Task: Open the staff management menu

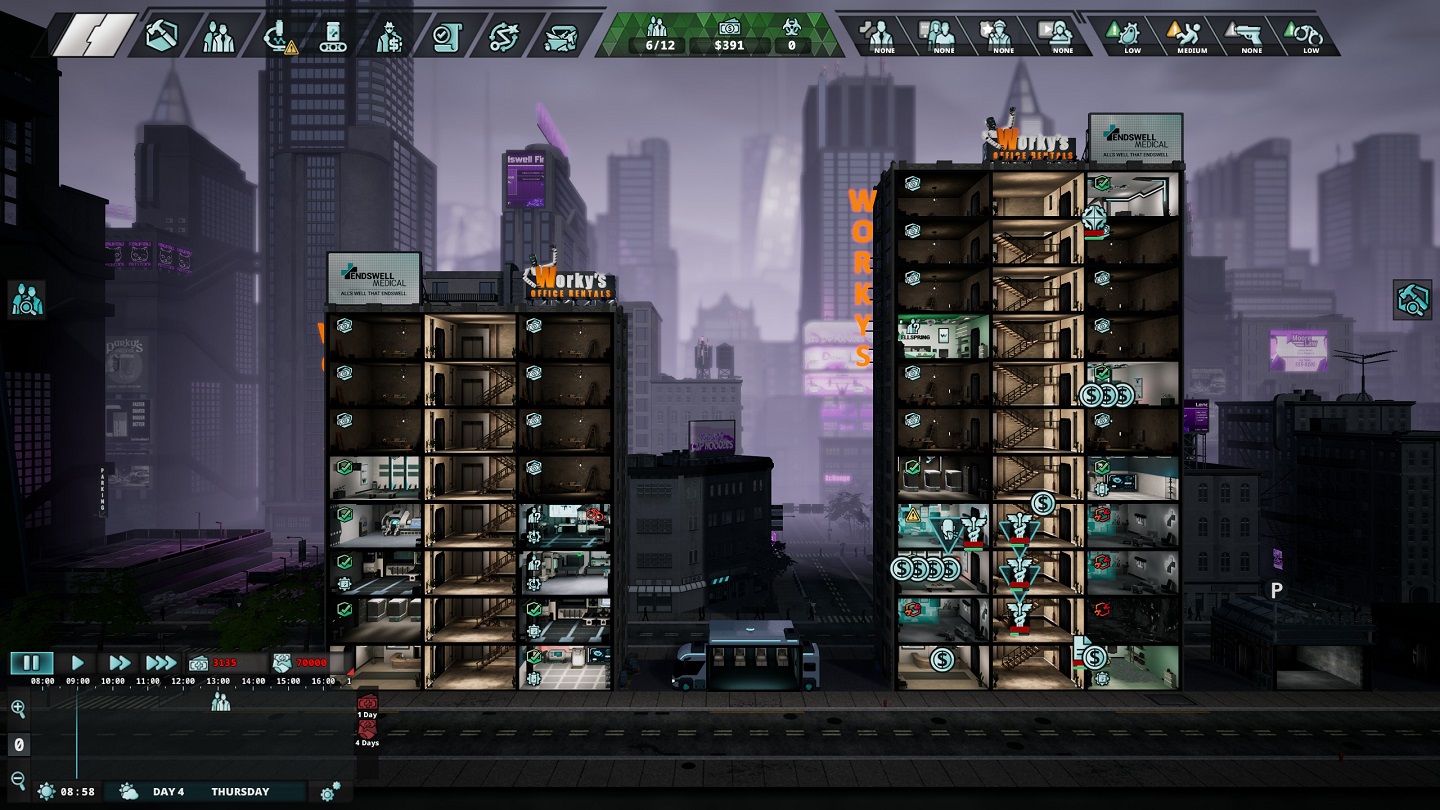Action: point(218,36)
